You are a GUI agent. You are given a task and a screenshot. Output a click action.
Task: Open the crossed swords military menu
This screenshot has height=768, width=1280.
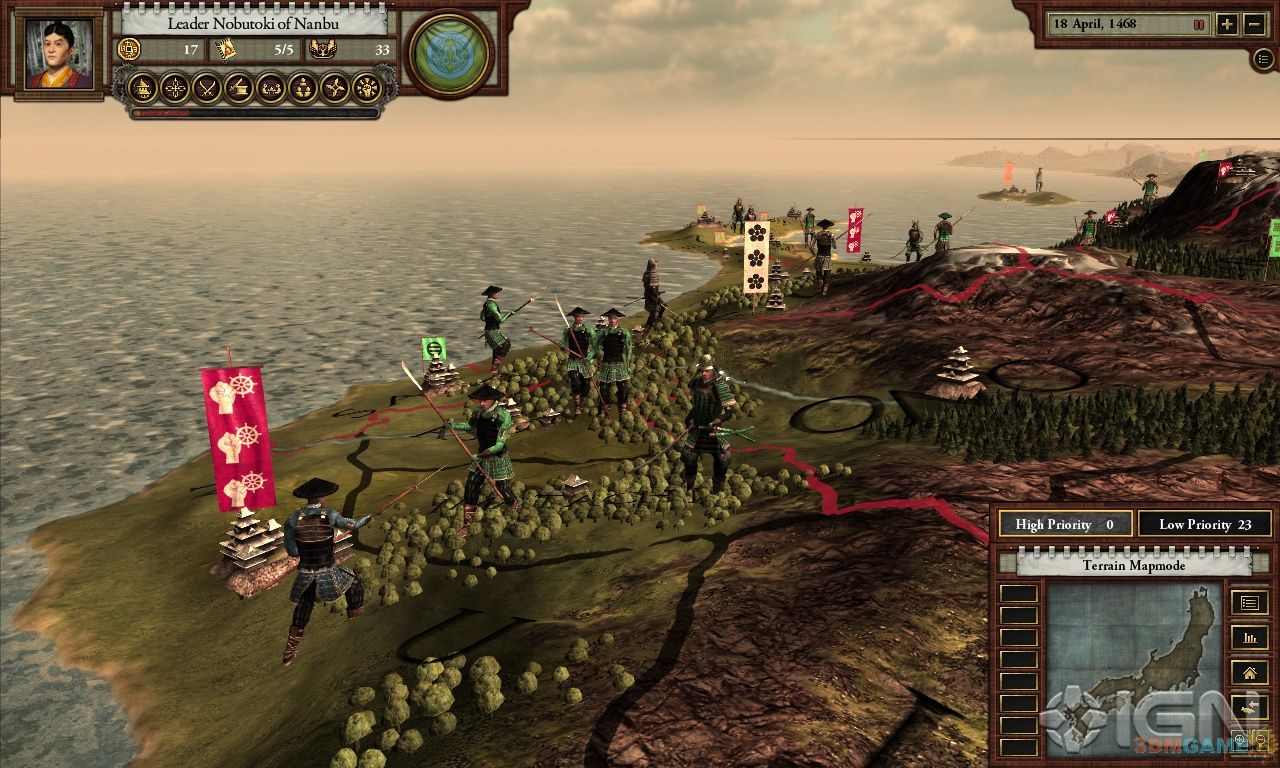(207, 88)
